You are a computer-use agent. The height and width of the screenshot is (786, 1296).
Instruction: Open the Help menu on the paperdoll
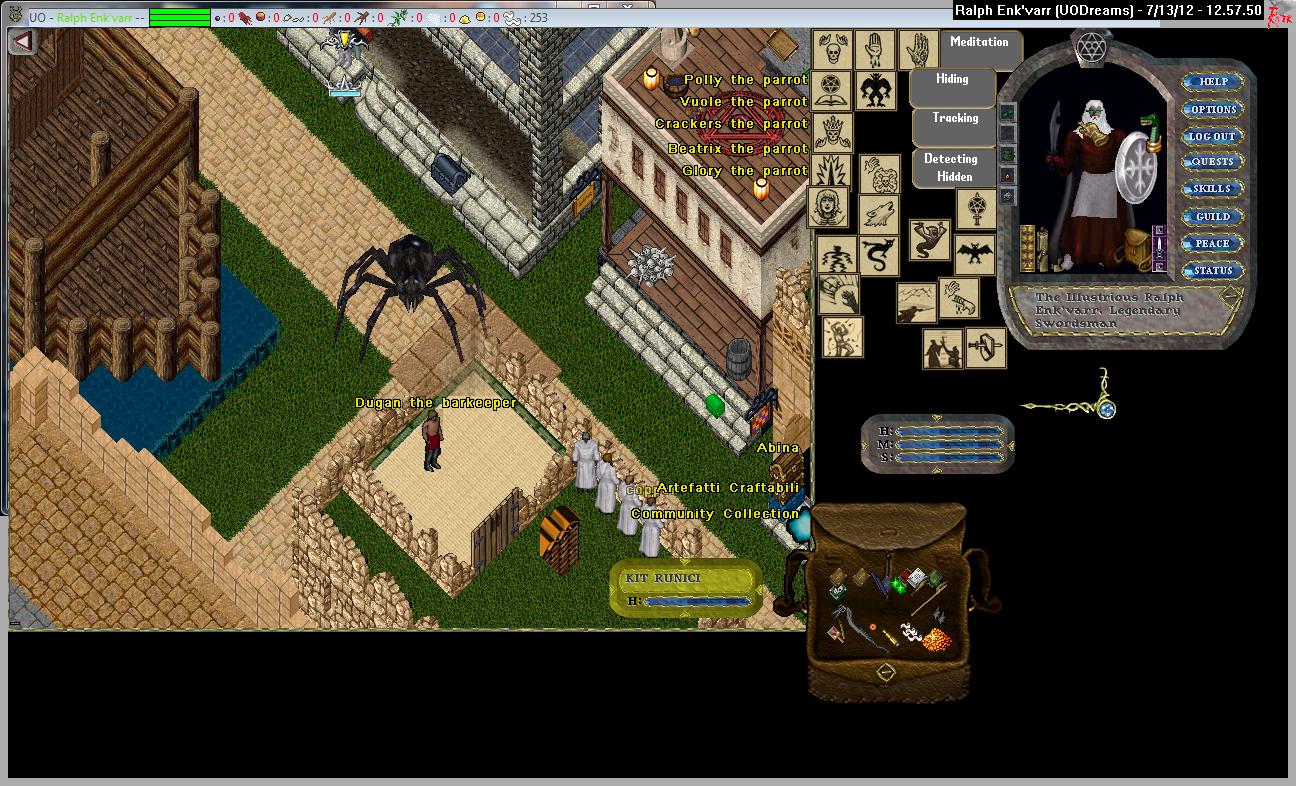pyautogui.click(x=1212, y=82)
